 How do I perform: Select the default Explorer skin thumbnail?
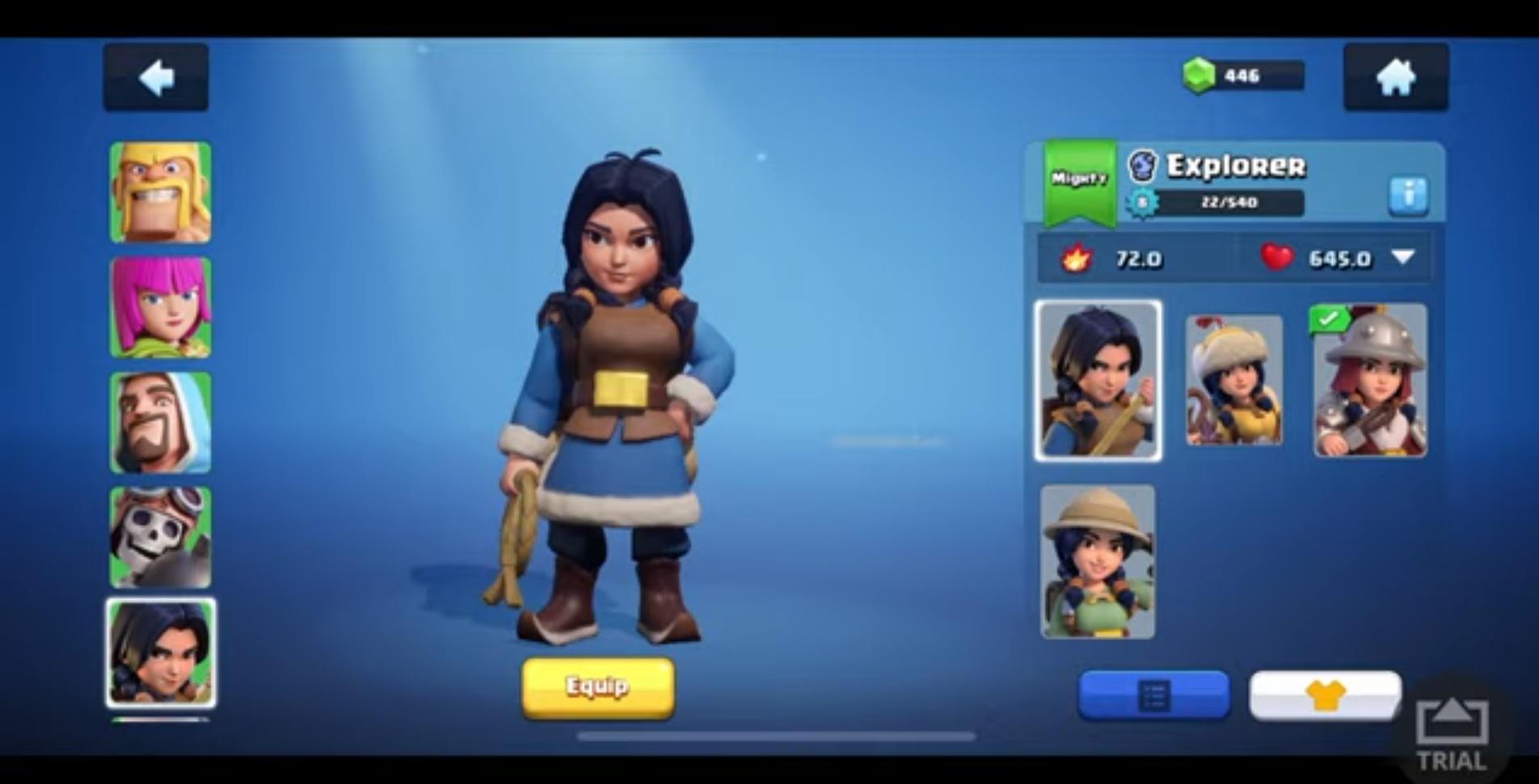point(1098,380)
